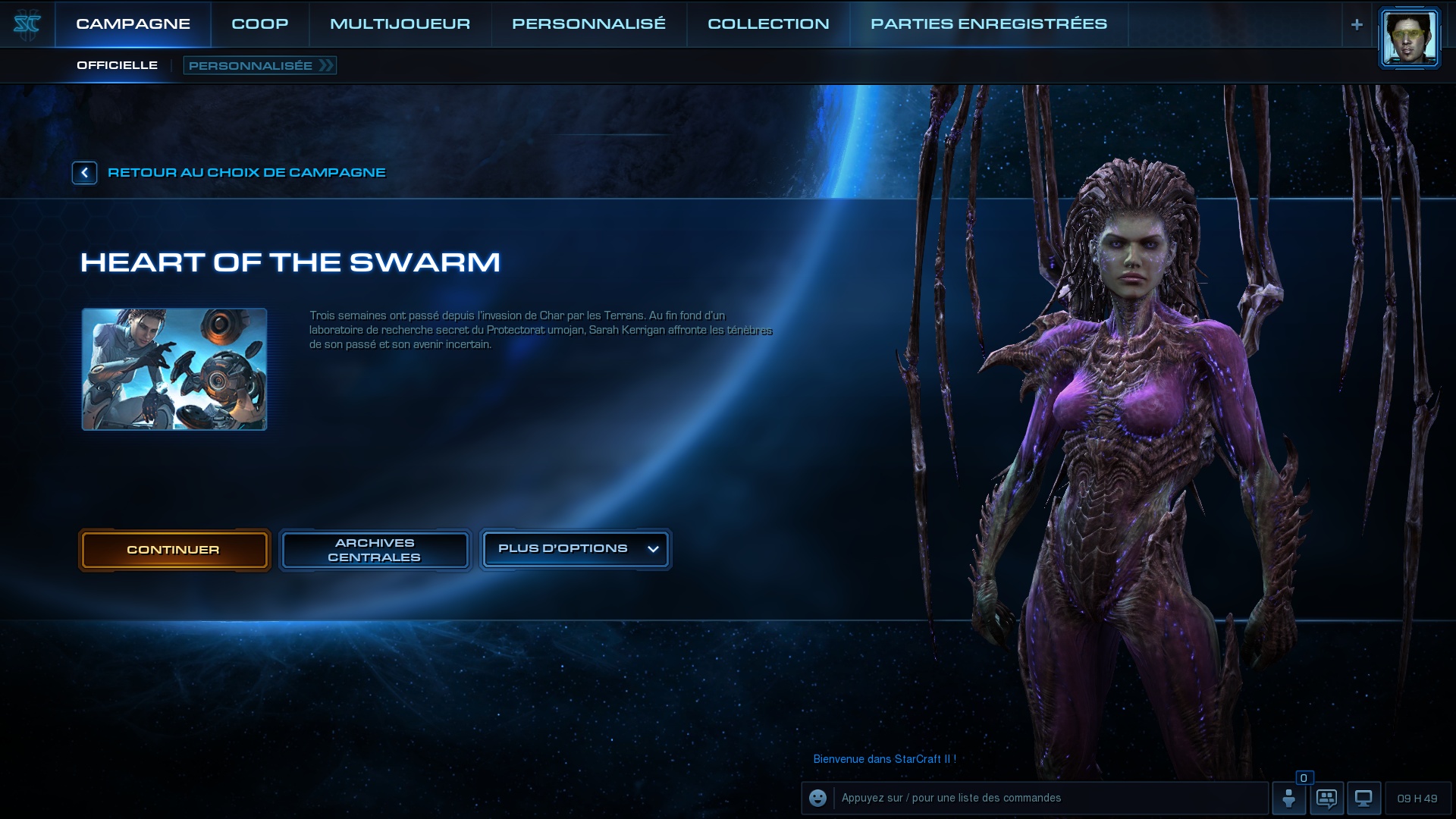Select the Officielle campaign sub-tab
Viewport: 1456px width, 819px height.
pos(117,65)
